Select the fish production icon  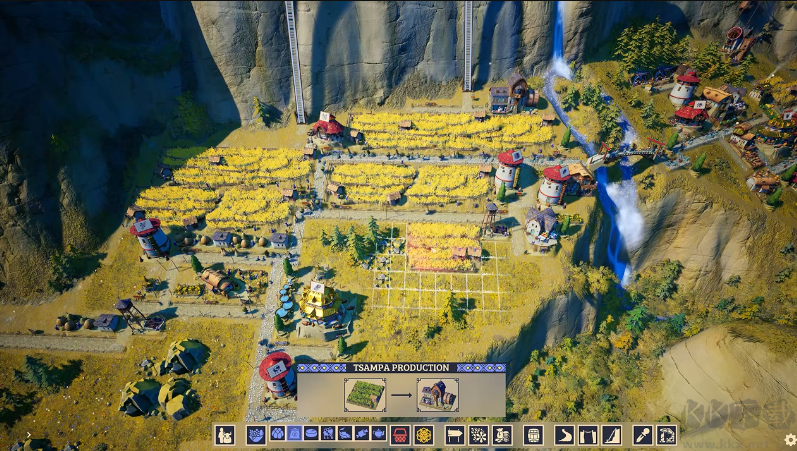345,435
